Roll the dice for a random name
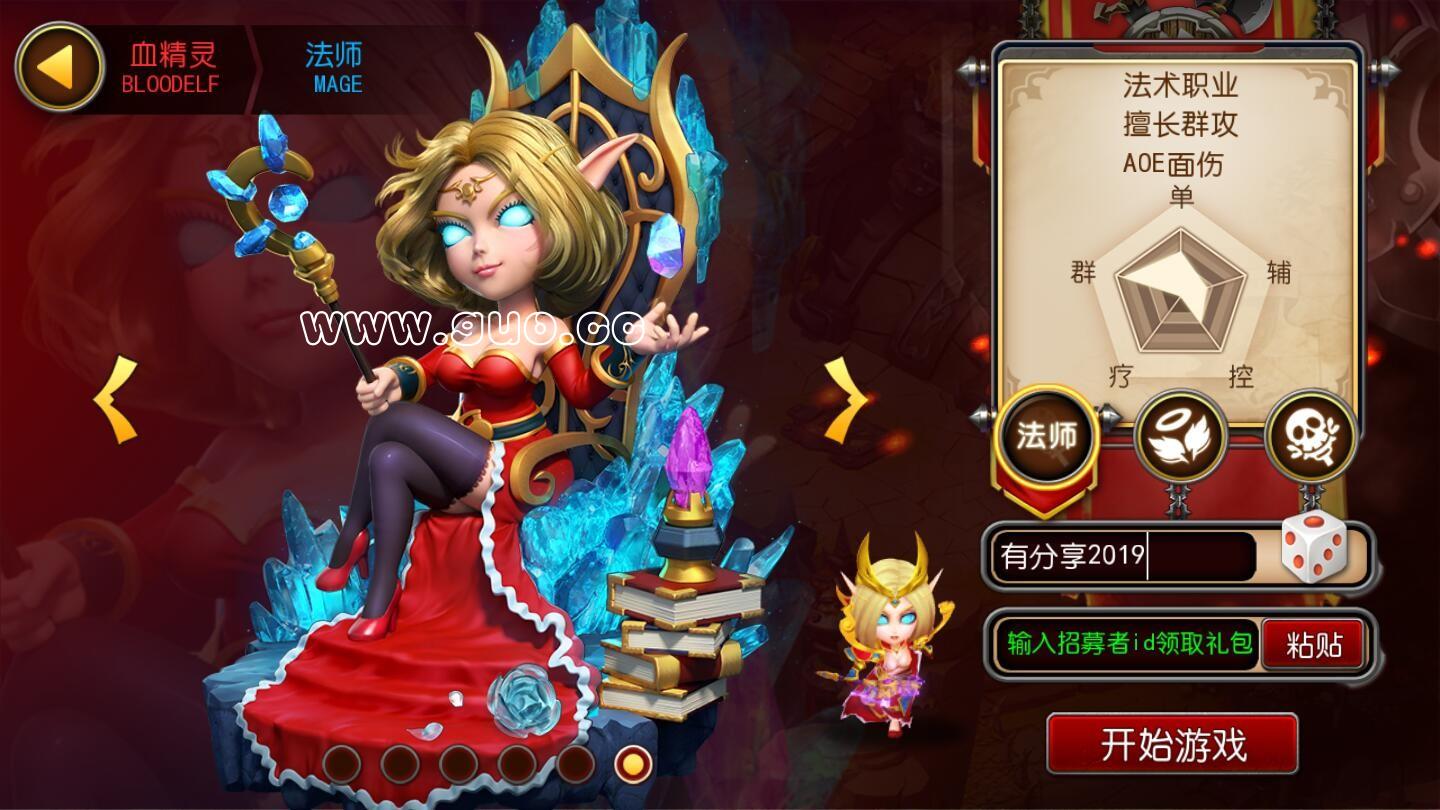Image resolution: width=1440 pixels, height=810 pixels. pos(1314,546)
